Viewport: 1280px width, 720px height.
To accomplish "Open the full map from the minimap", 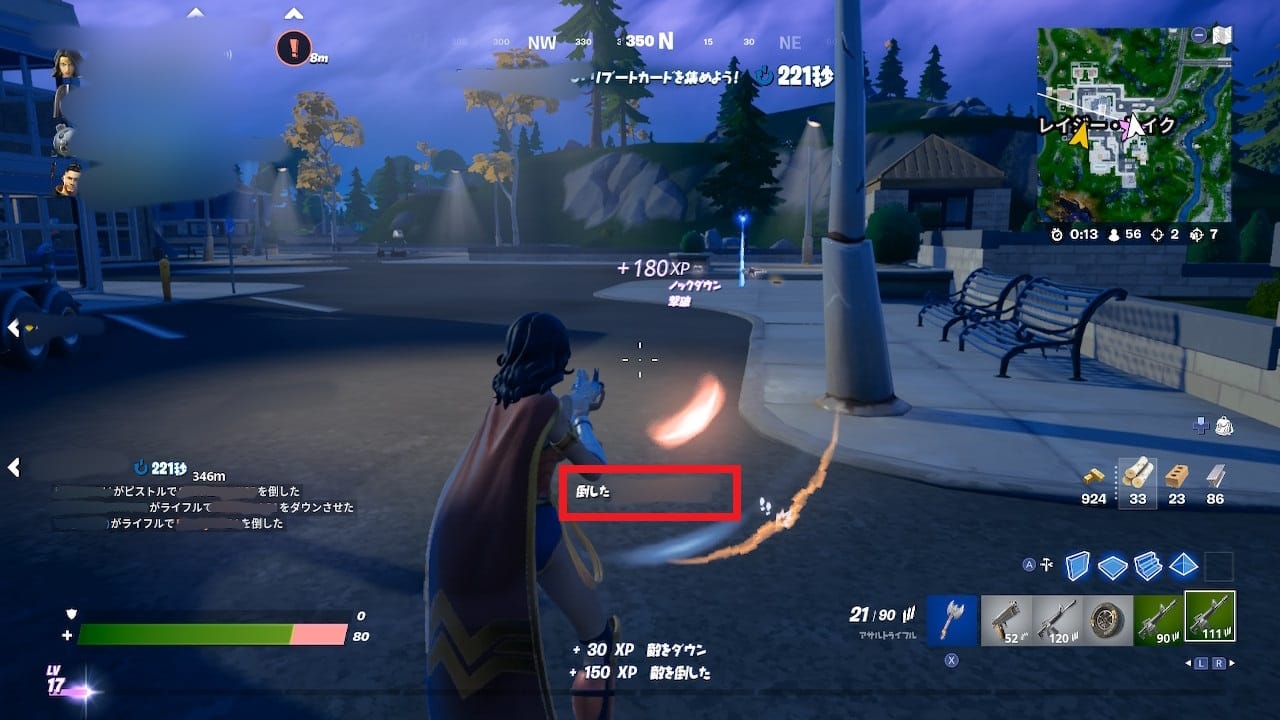I will click(x=1134, y=125).
